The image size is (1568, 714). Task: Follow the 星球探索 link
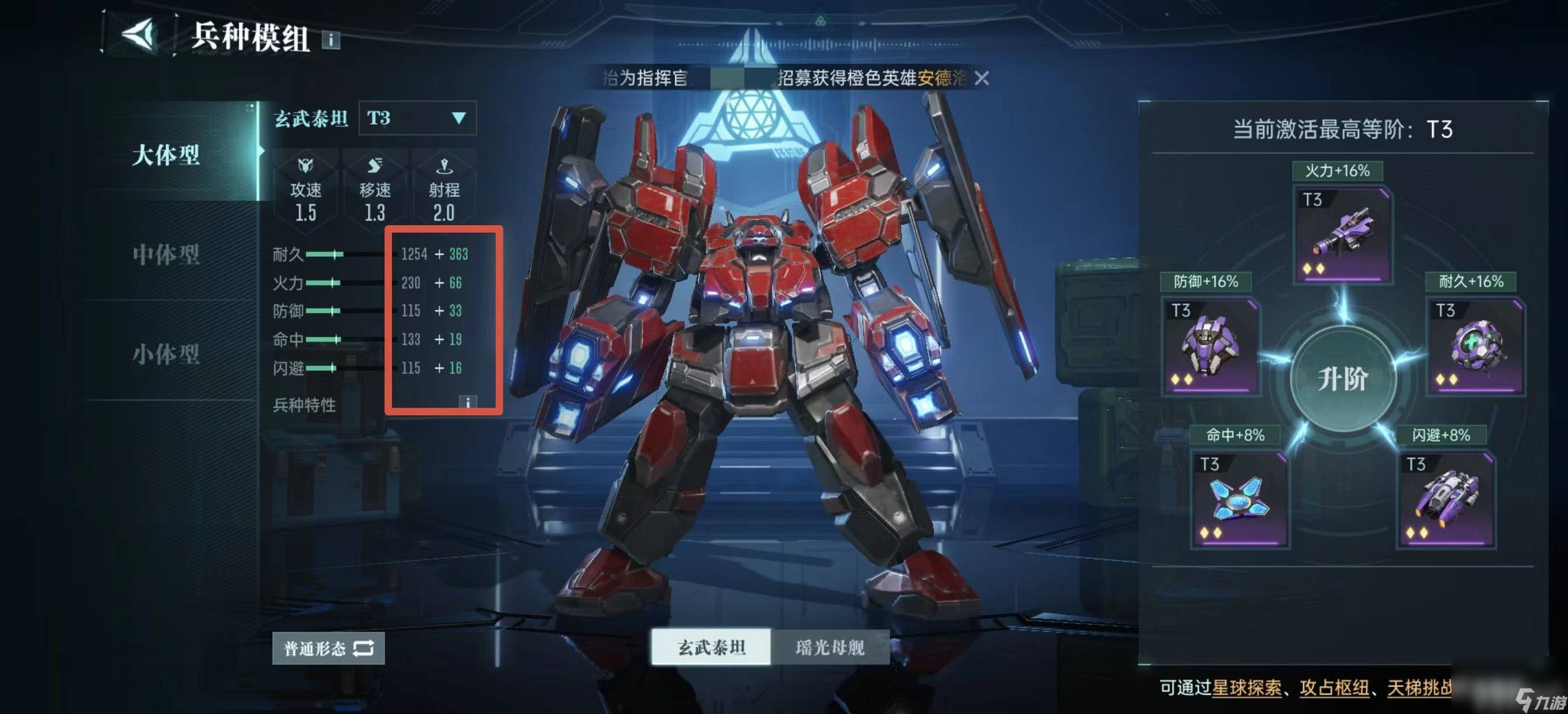click(x=1246, y=688)
